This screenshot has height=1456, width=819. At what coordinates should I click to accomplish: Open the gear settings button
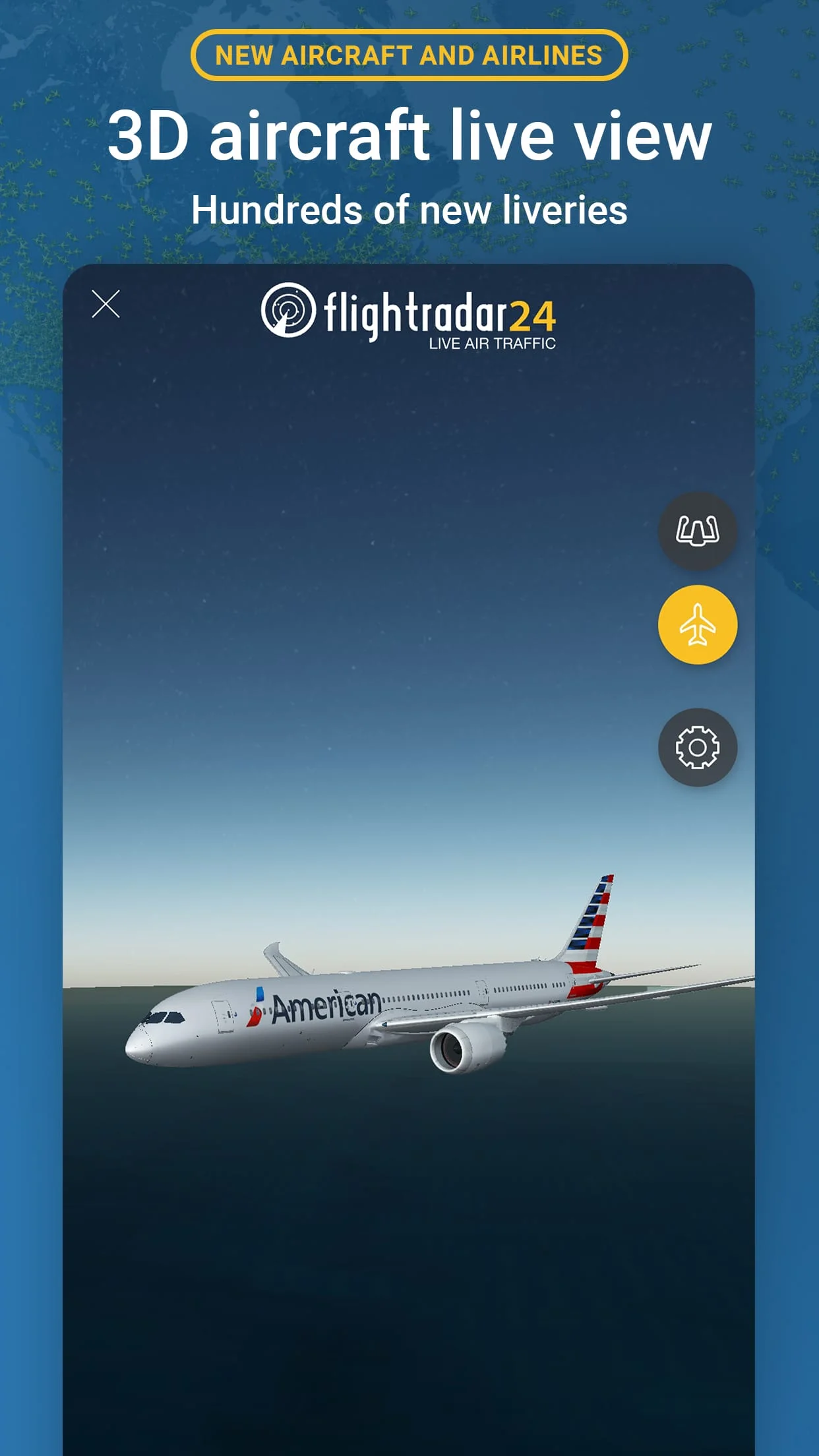click(697, 747)
